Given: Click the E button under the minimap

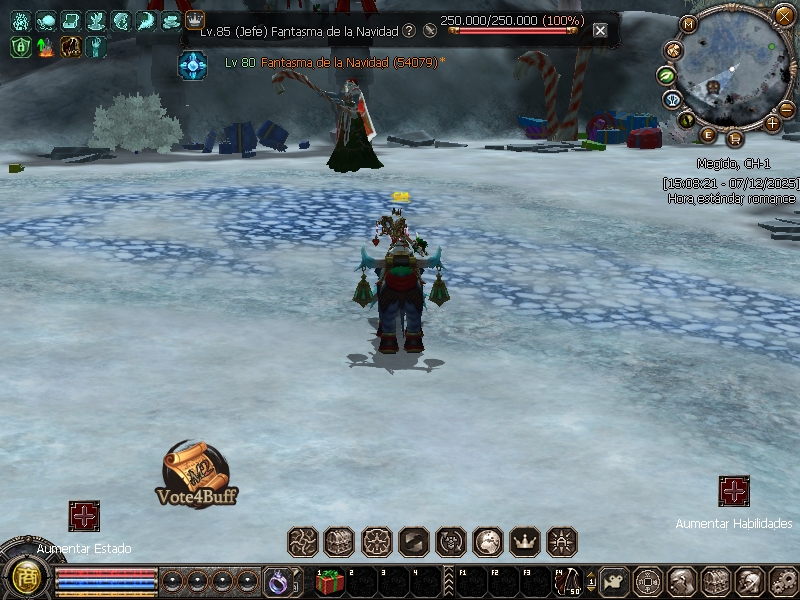Looking at the screenshot, I should point(709,135).
